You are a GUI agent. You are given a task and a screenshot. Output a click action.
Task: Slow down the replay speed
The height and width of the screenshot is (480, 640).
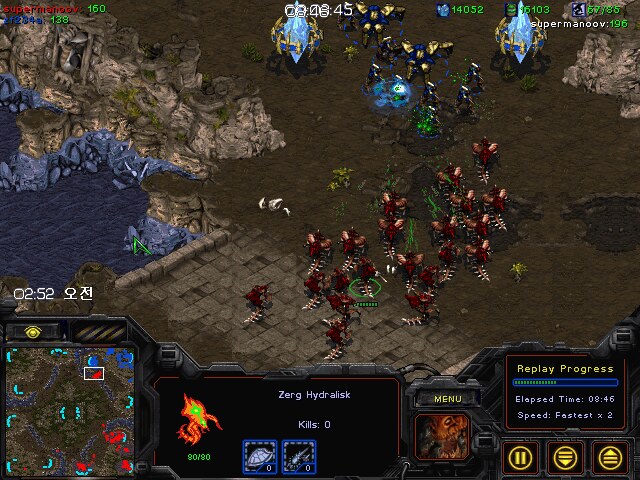(x=566, y=457)
